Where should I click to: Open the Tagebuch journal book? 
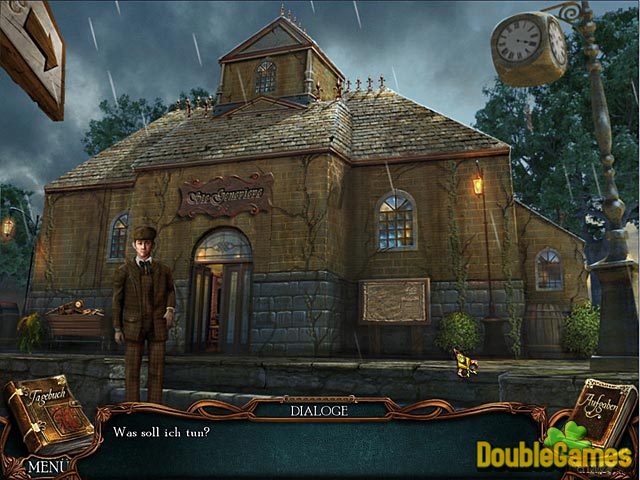48,415
